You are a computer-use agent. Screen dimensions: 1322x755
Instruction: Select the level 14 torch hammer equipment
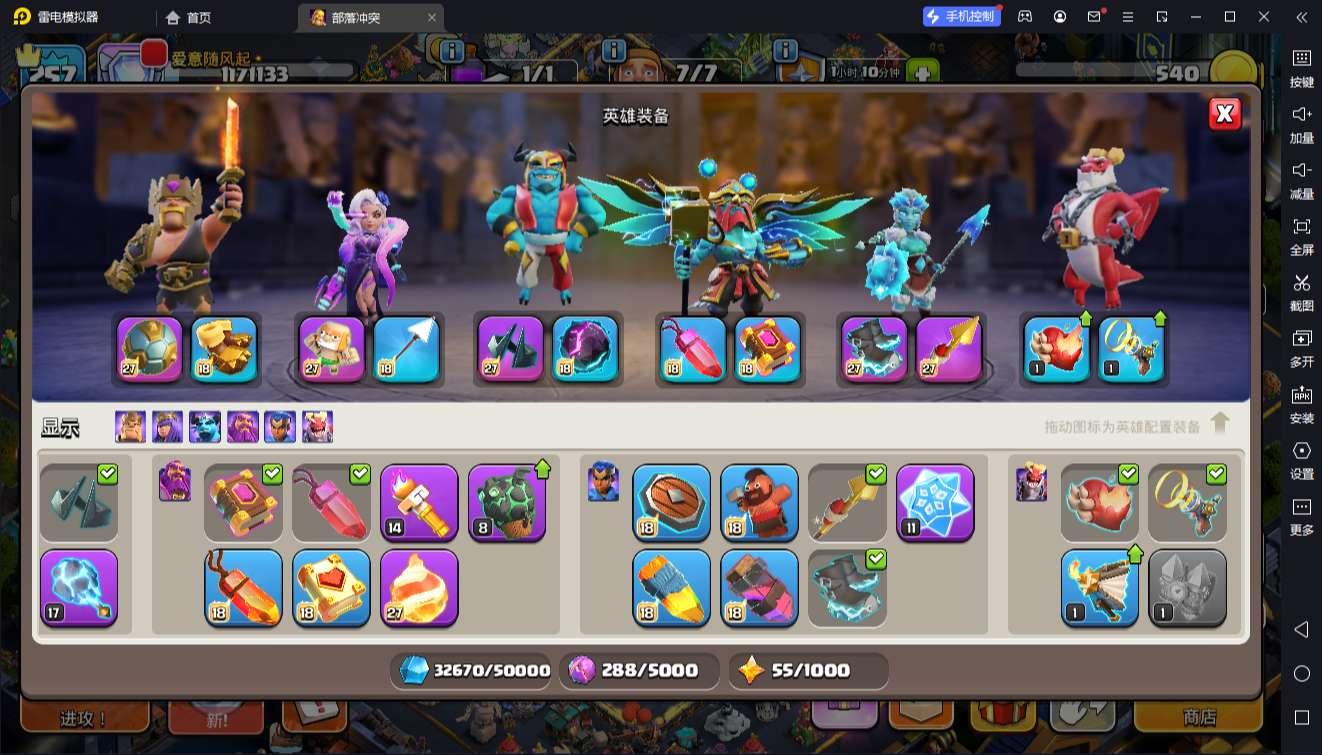tap(419, 503)
